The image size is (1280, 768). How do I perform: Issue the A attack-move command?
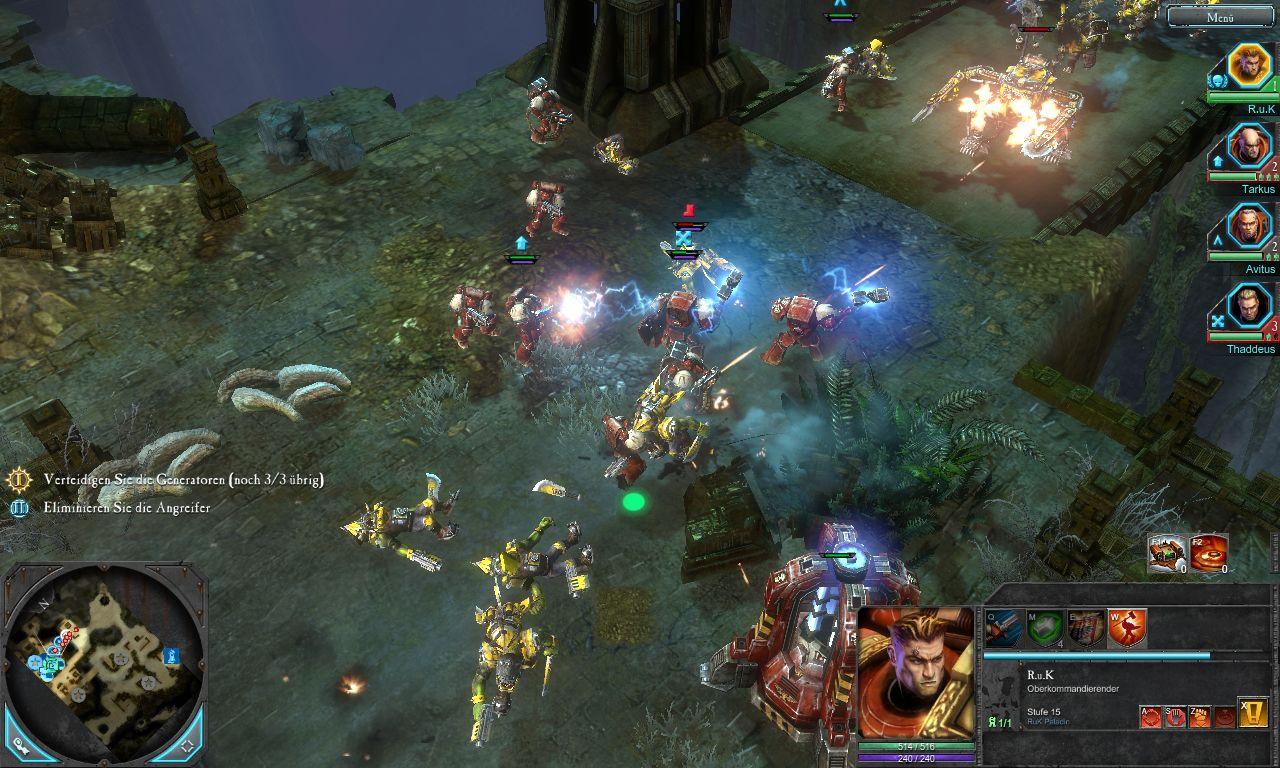click(x=1151, y=716)
